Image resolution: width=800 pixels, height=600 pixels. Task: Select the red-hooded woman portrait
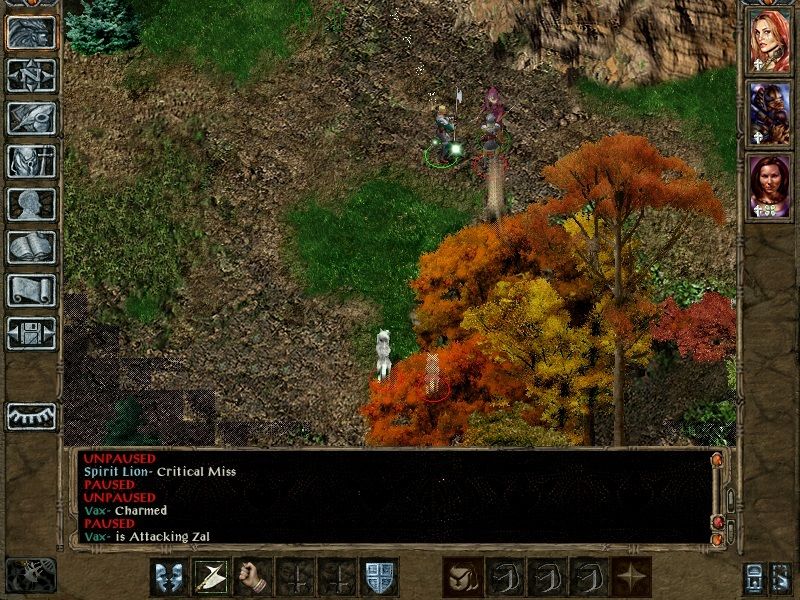[x=769, y=43]
